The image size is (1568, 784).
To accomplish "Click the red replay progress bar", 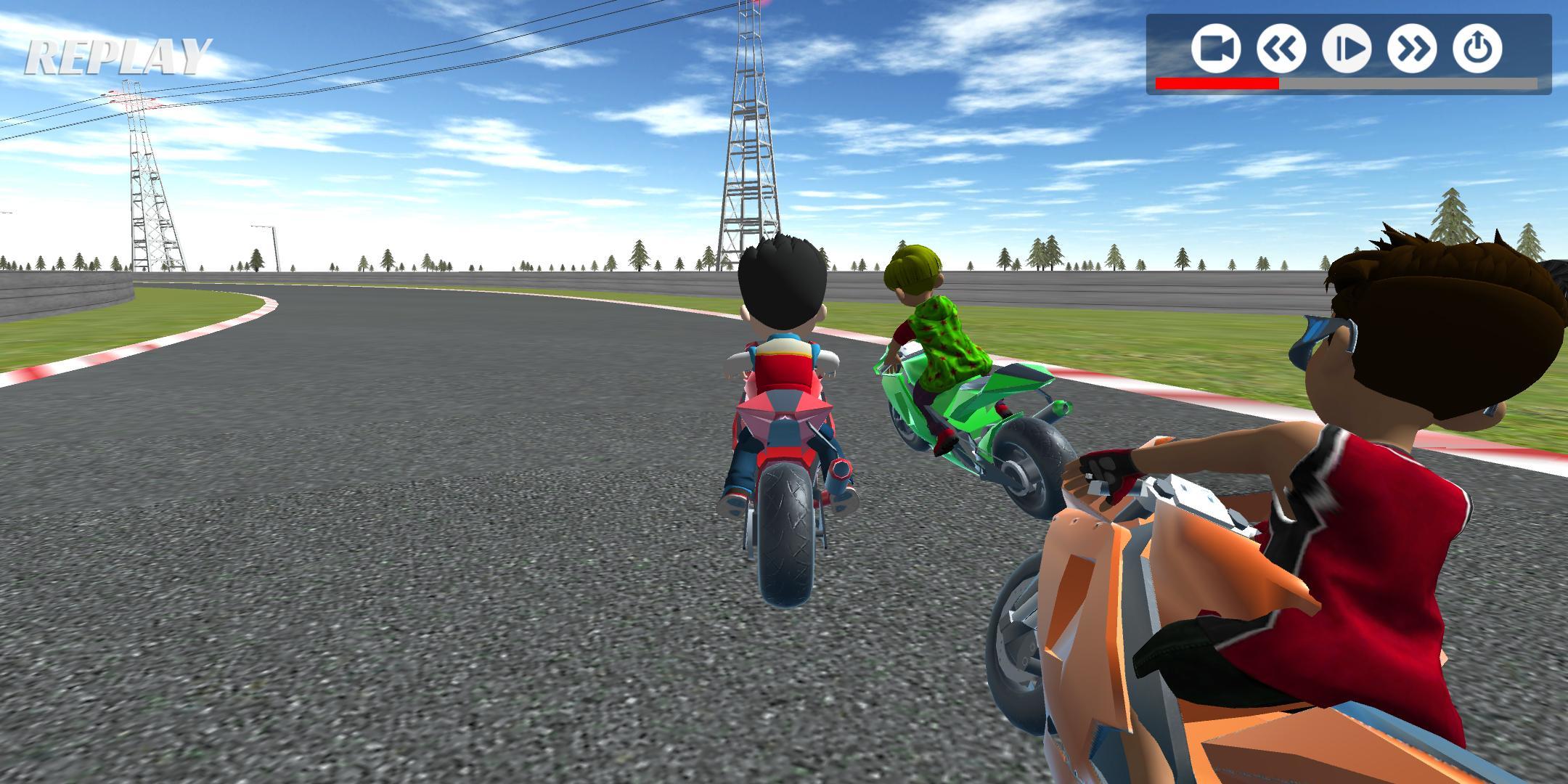I will (1216, 85).
